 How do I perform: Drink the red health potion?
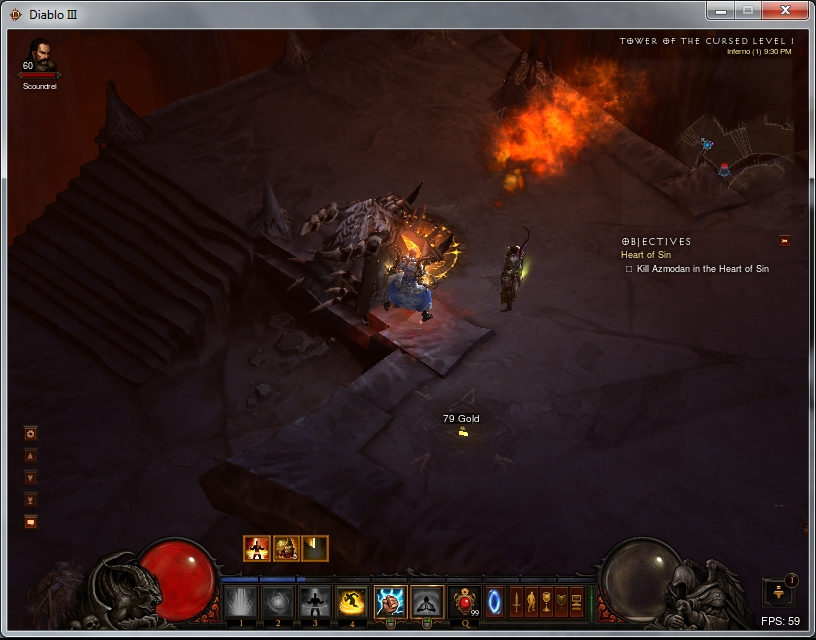[x=465, y=602]
